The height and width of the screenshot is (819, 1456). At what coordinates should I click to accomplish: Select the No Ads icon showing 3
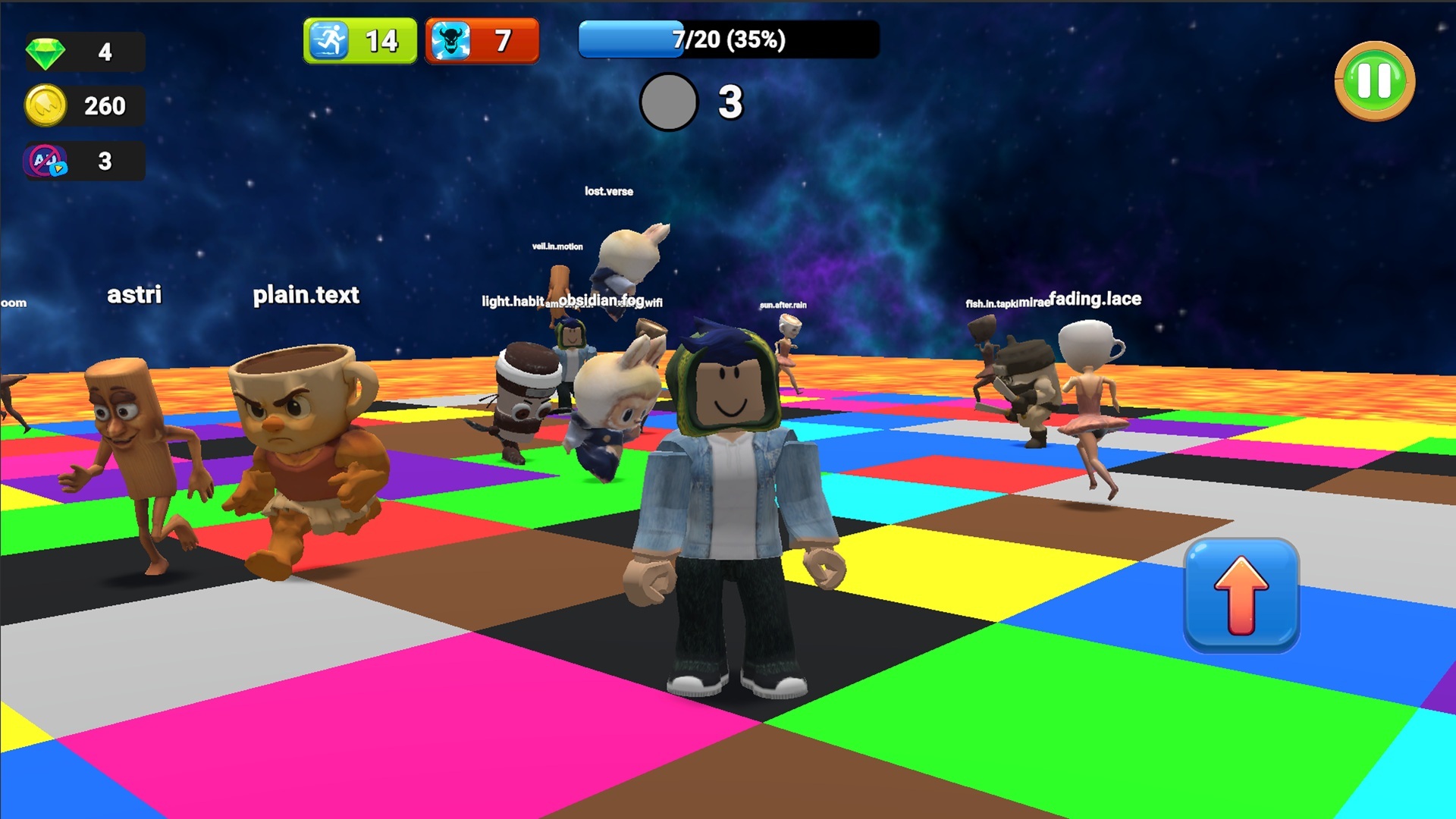coord(44,161)
